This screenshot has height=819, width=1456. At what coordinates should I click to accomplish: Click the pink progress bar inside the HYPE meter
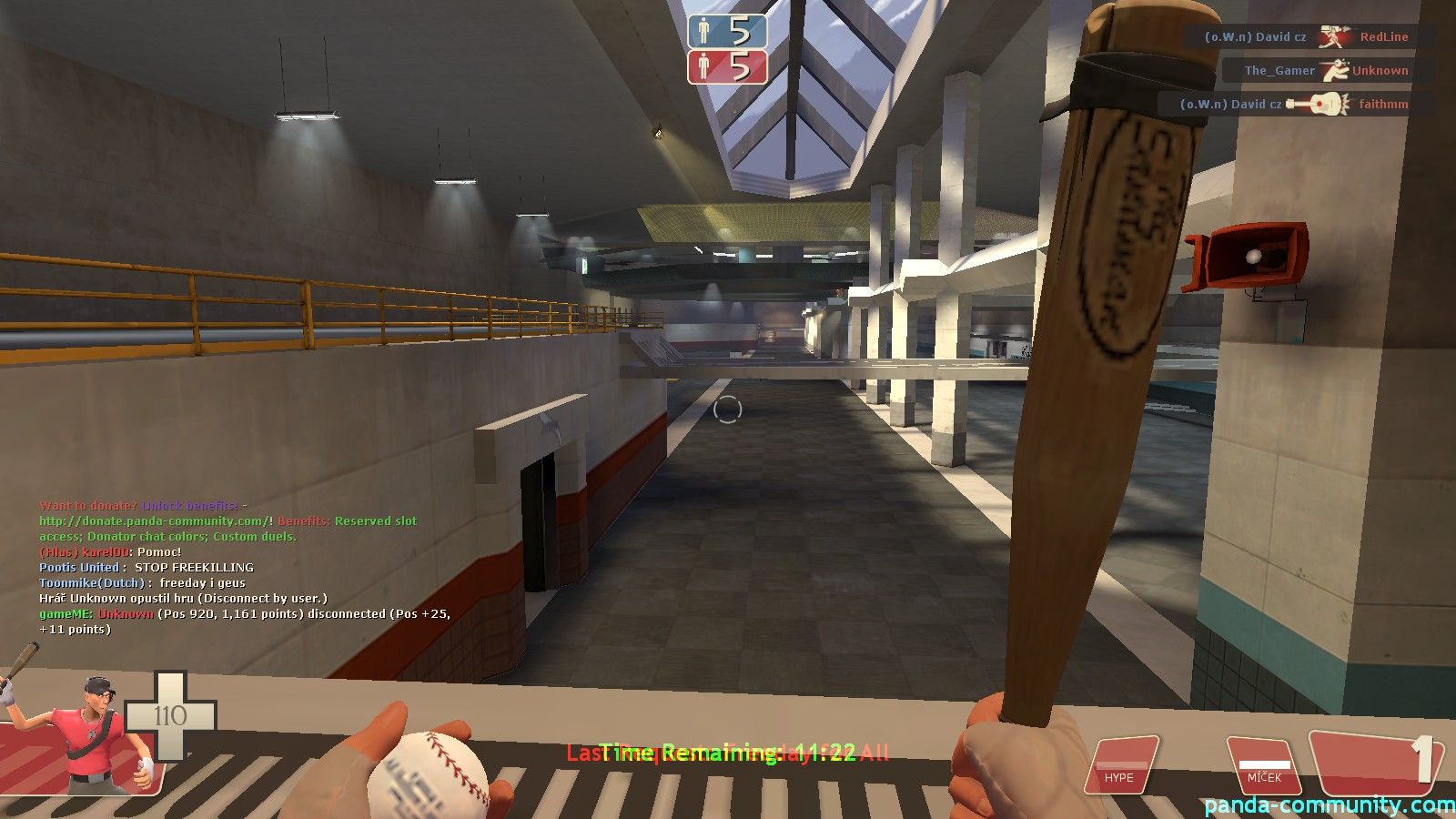pyautogui.click(x=1124, y=767)
